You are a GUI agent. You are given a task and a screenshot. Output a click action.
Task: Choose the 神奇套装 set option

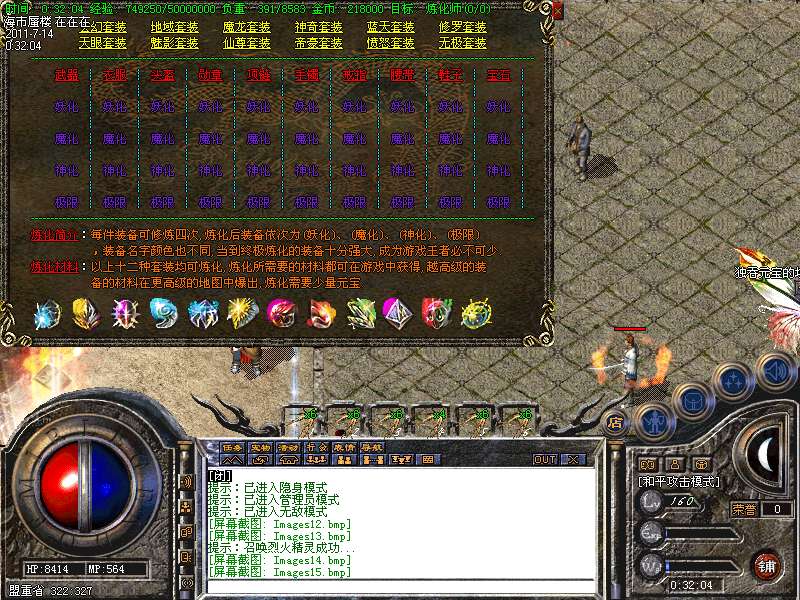(x=318, y=27)
